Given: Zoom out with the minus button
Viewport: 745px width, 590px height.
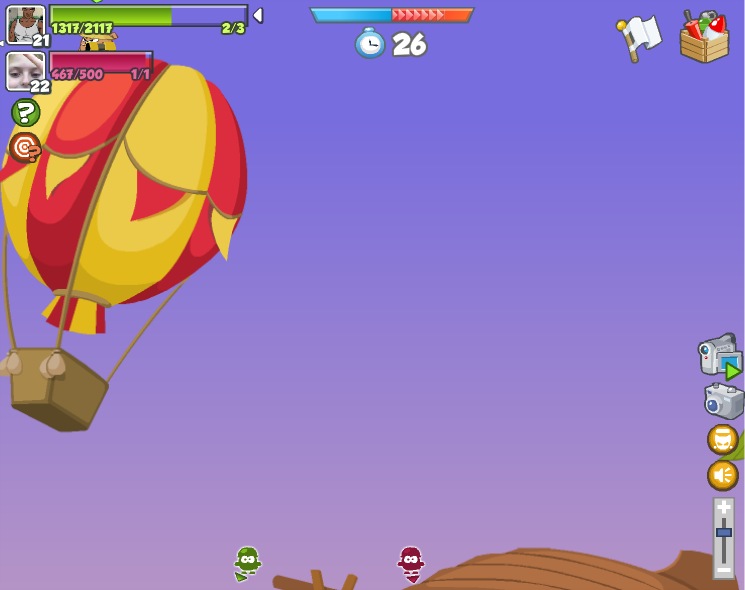Looking at the screenshot, I should click(723, 569).
